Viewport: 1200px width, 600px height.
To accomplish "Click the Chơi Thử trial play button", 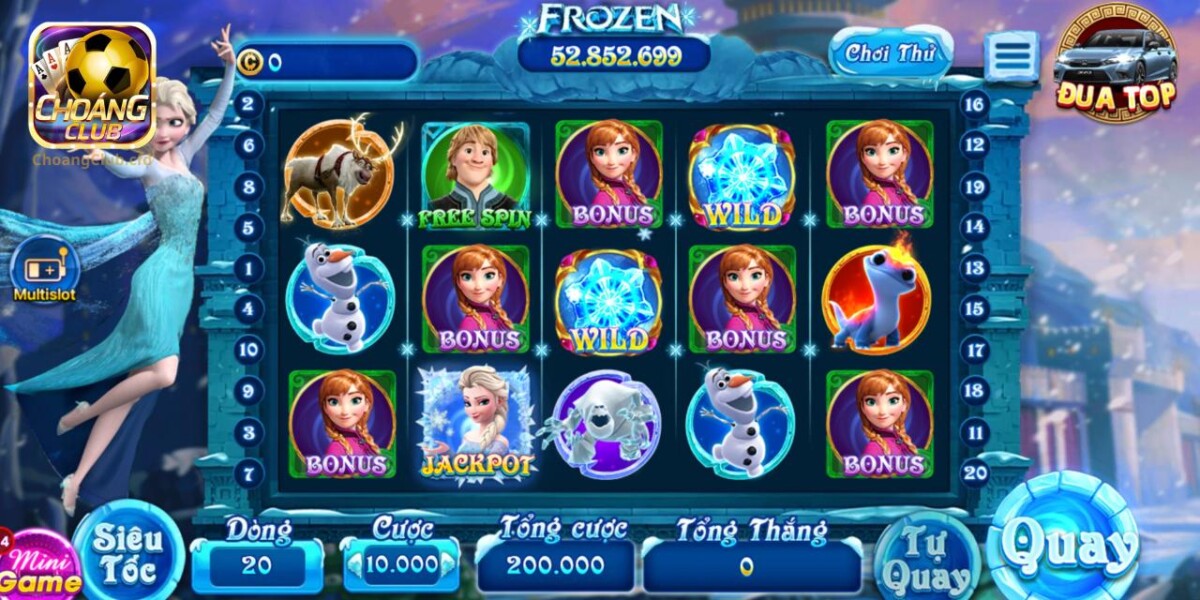I will tap(890, 54).
